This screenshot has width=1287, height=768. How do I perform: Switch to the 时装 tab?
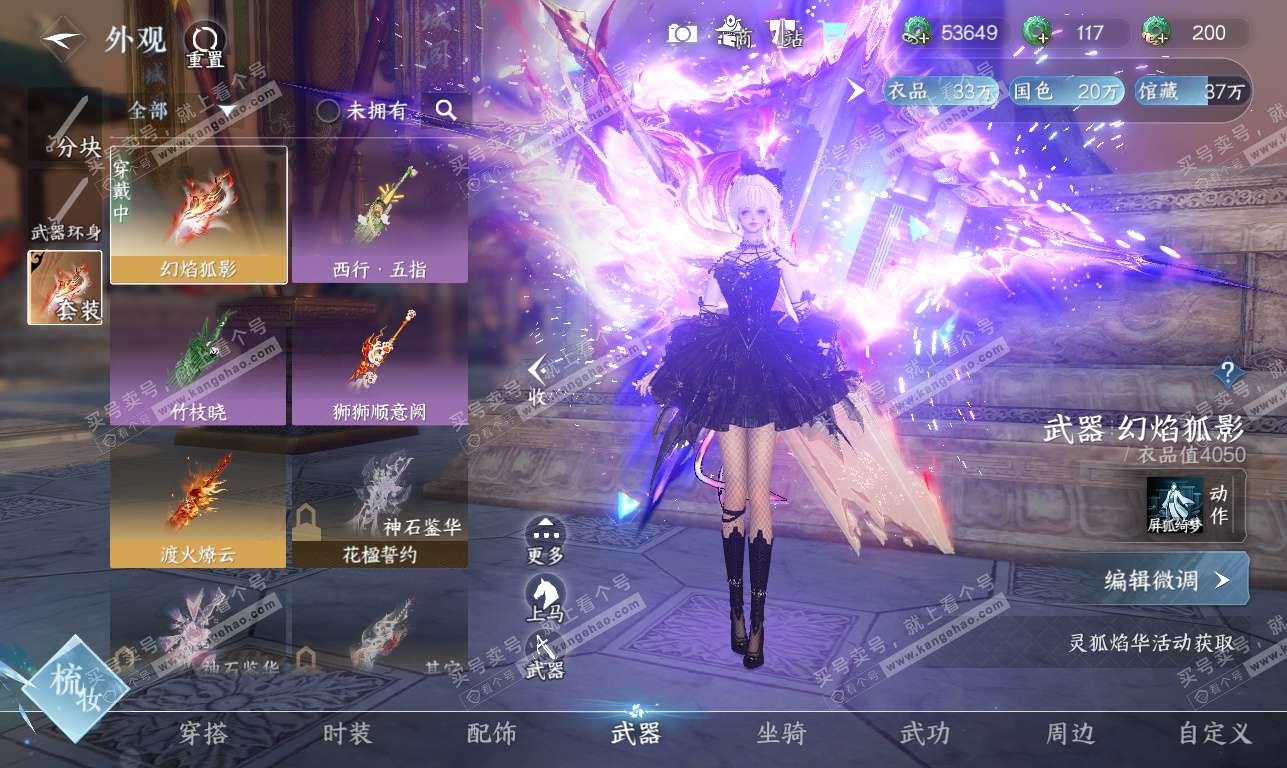tap(348, 734)
